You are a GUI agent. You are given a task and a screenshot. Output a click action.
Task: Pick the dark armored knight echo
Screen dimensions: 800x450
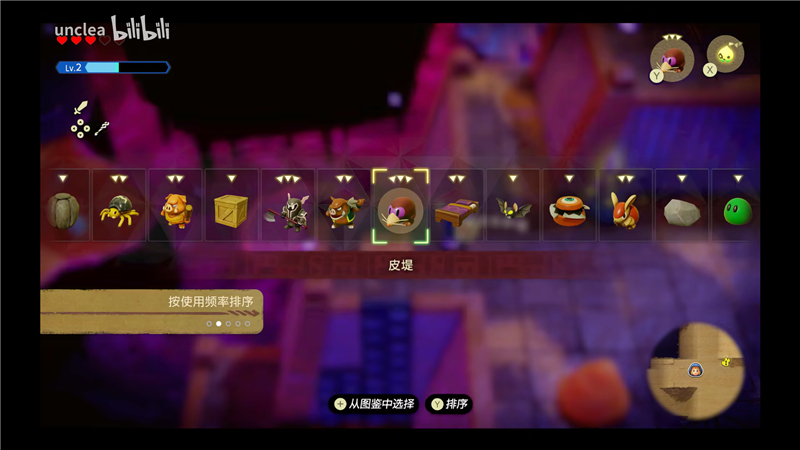(288, 210)
